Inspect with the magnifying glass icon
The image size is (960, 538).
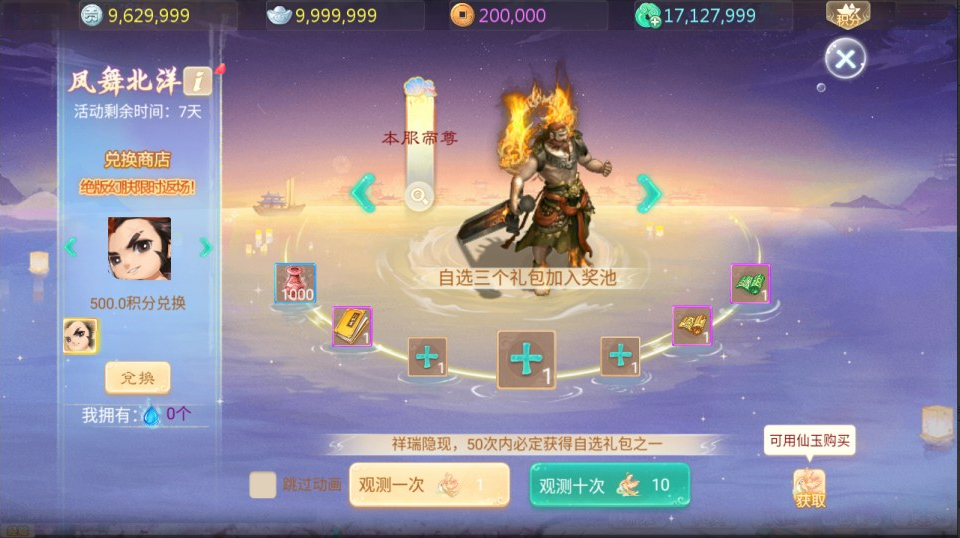420,196
